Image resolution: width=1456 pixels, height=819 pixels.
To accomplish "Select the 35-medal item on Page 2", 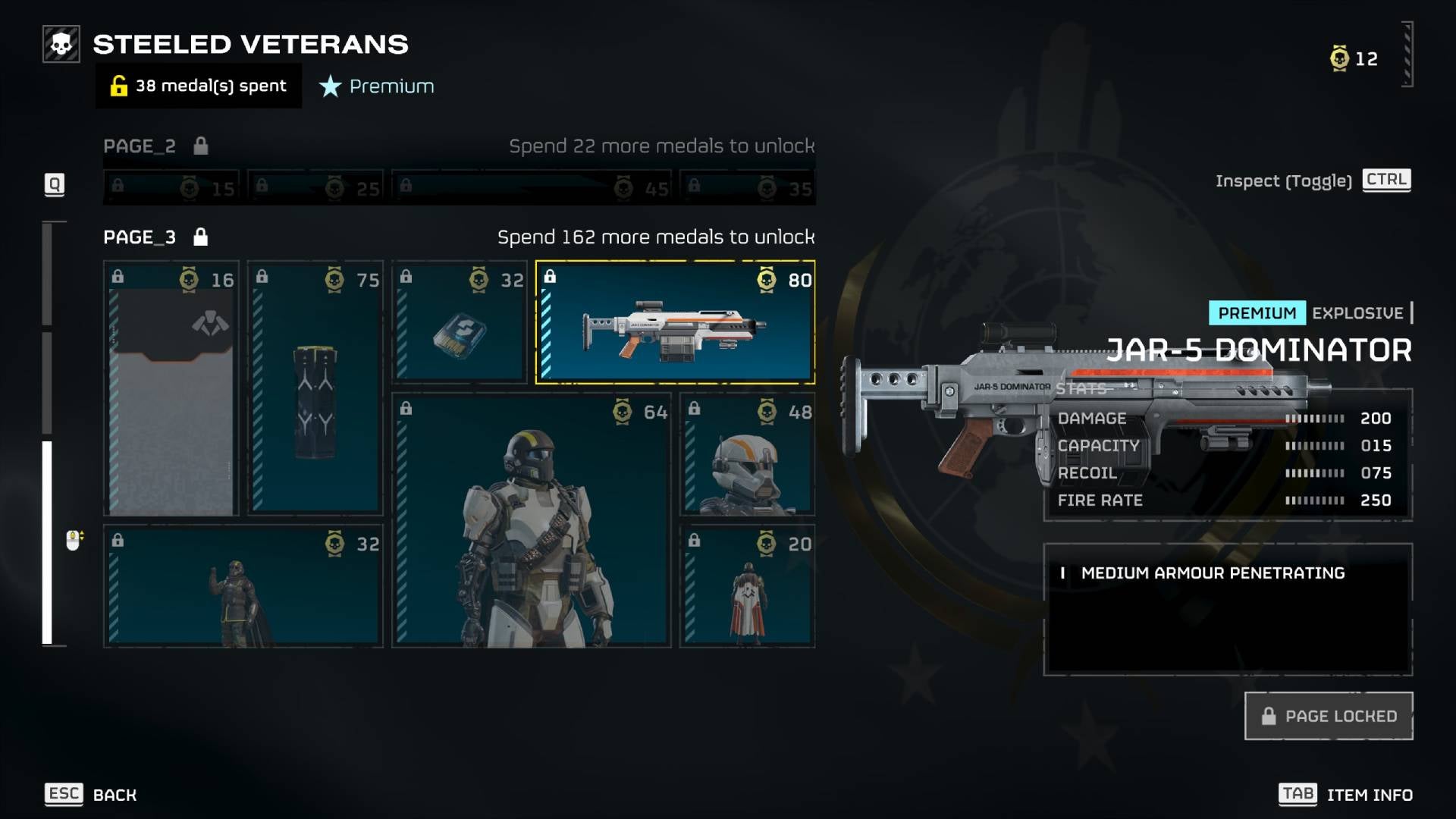I will 748,187.
